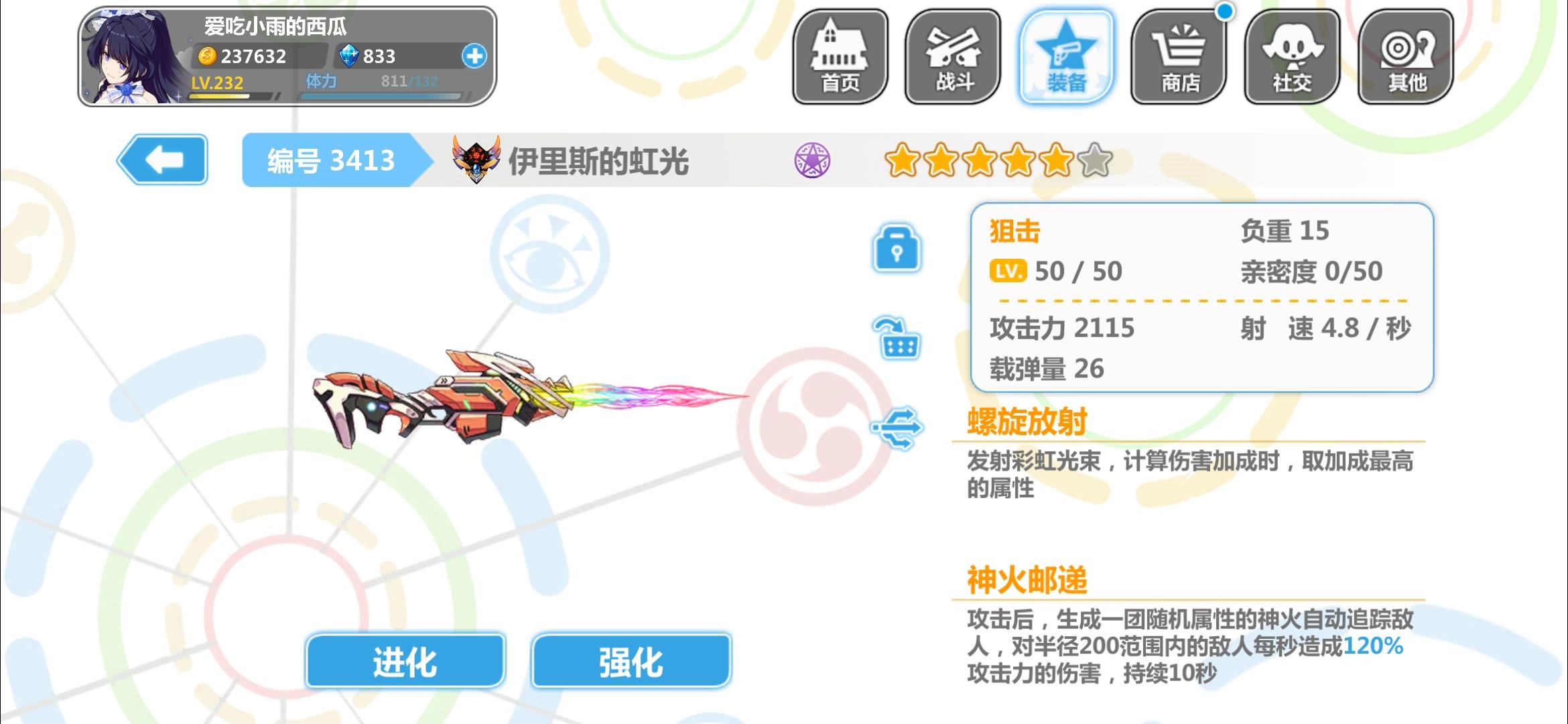Open the 其他 snail icon menu
Screen dimensions: 1568x724
[1405, 57]
